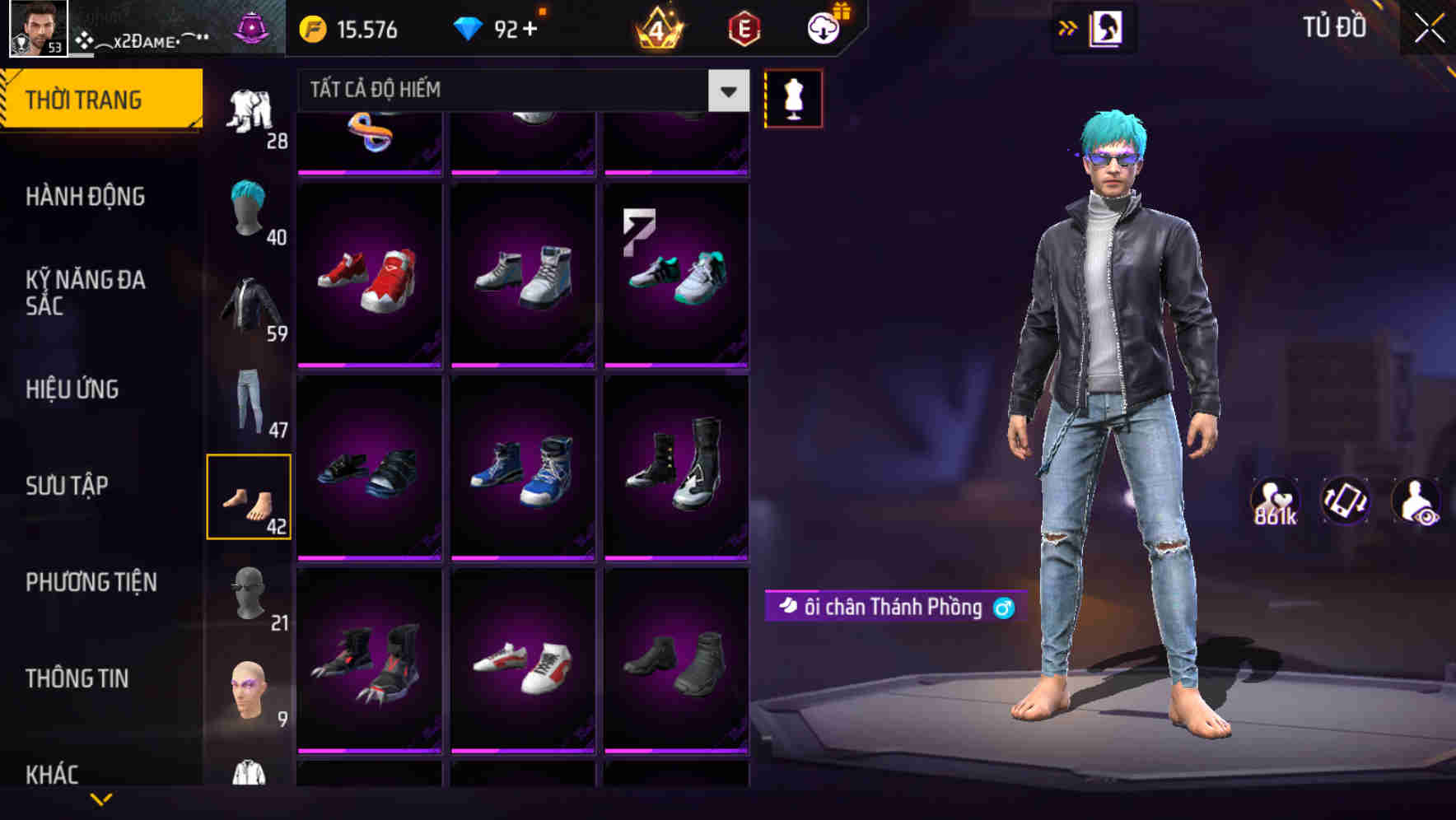Open the mannequin preview icon above the item grid
The width and height of the screenshot is (1456, 820).
pos(793,98)
